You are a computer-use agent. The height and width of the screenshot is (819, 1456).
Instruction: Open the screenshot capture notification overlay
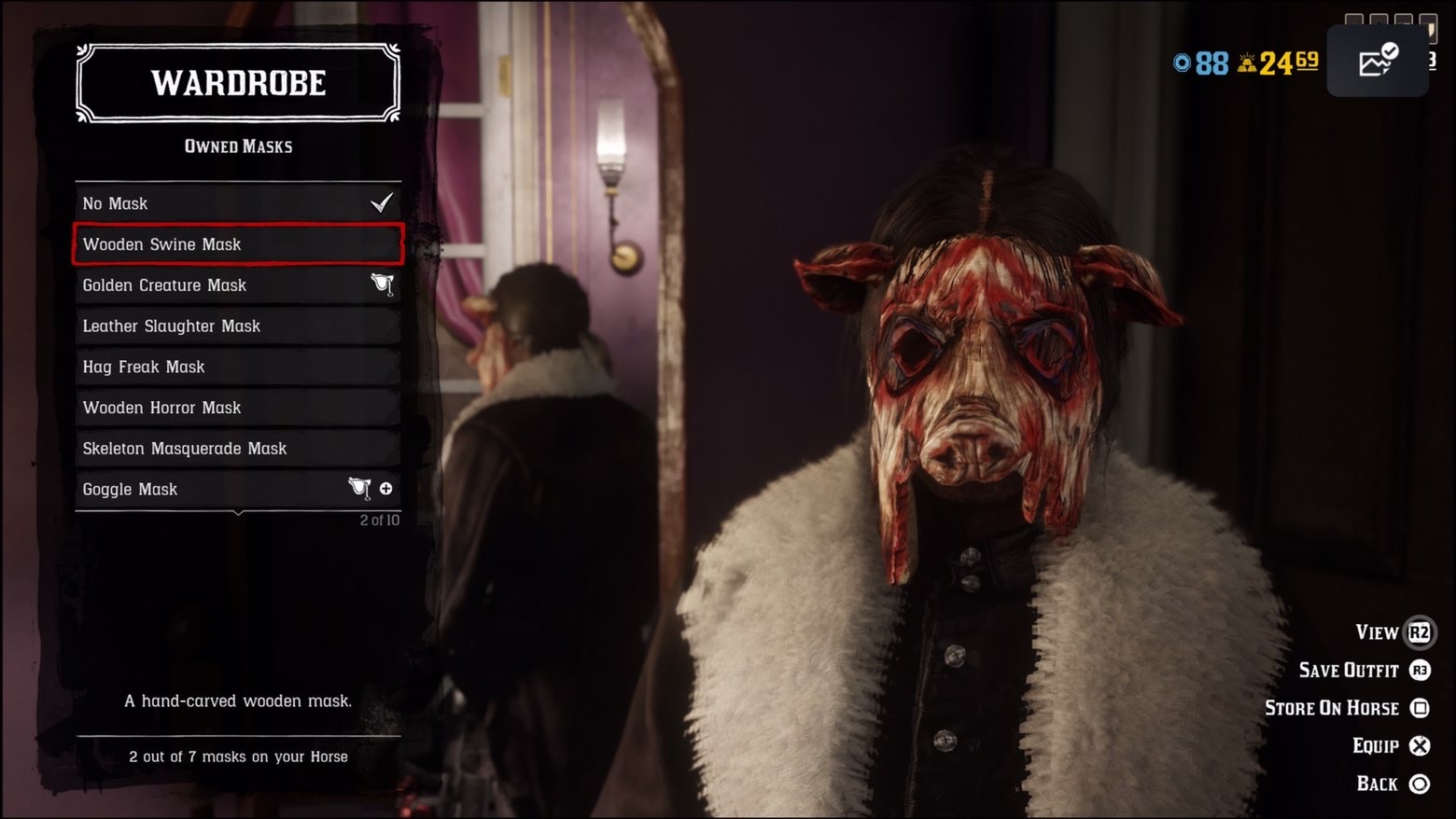point(1378,62)
